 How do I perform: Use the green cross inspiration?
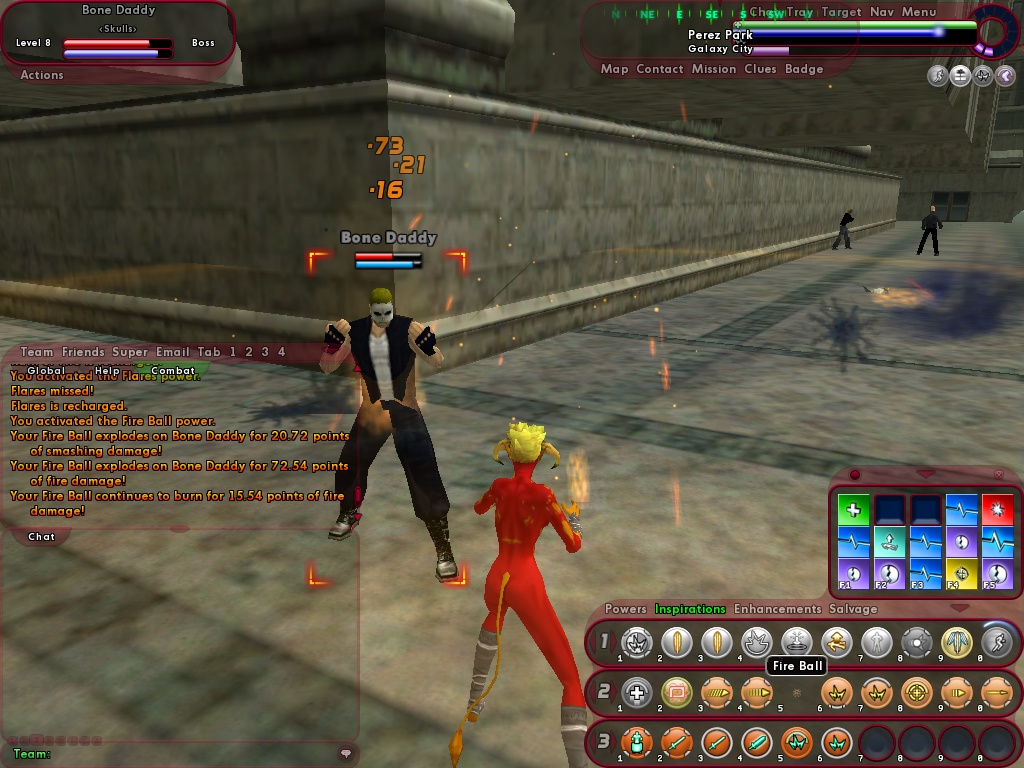[x=853, y=510]
